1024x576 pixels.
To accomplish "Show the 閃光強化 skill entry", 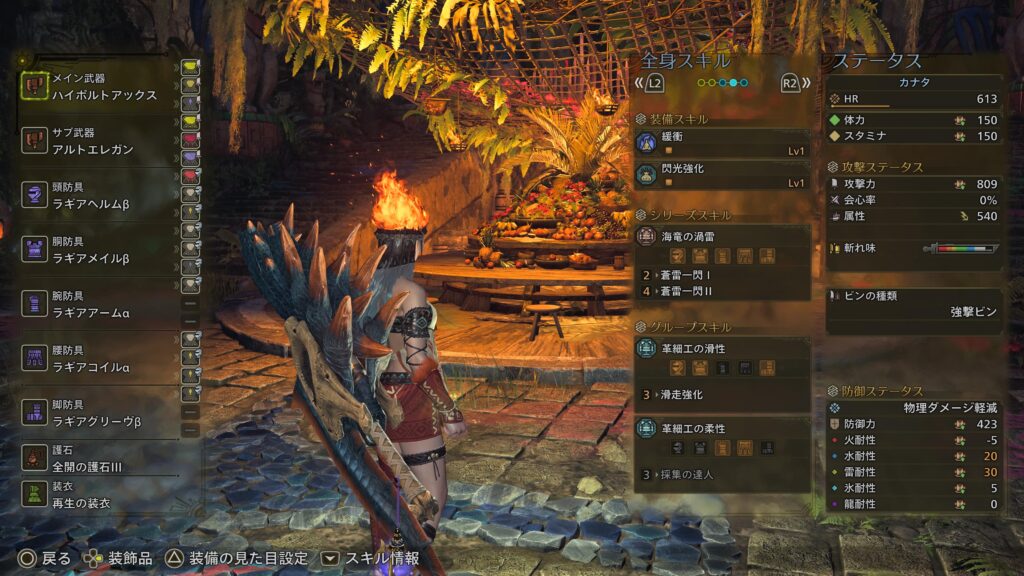I will pyautogui.click(x=722, y=175).
